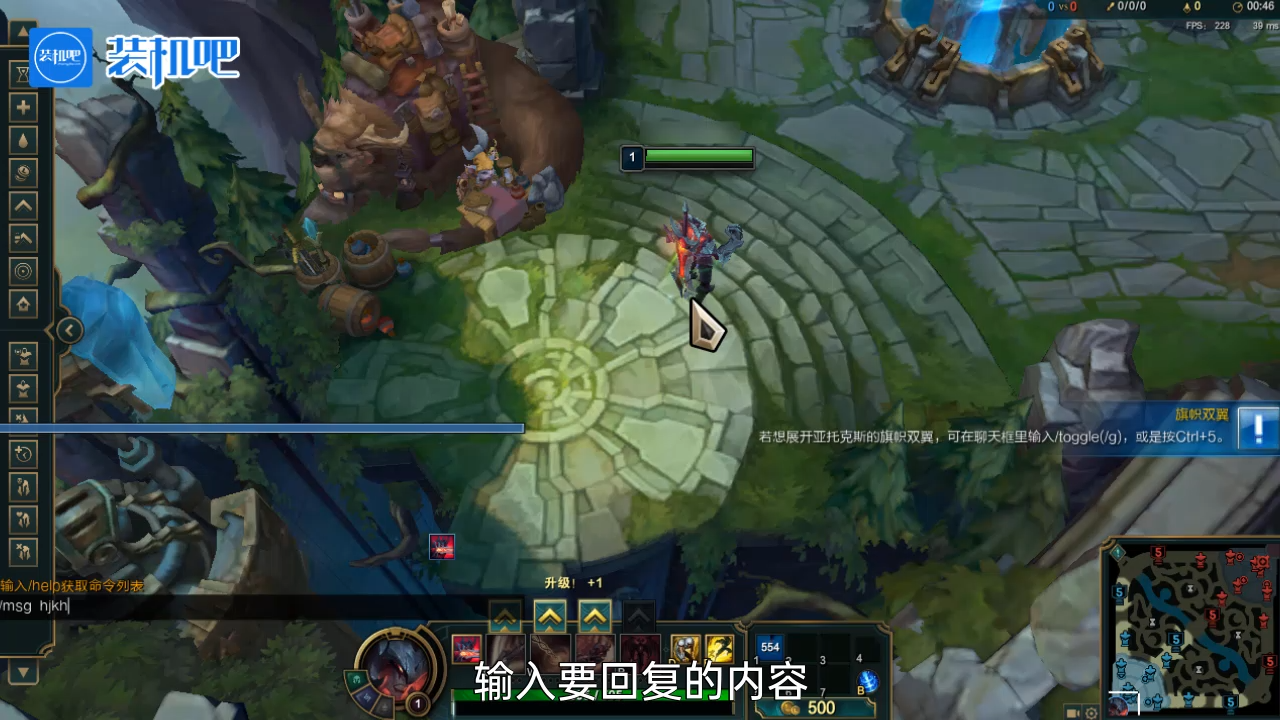Select the hourglass pause icon in sidebar
The height and width of the screenshot is (720, 1280).
tap(23, 73)
